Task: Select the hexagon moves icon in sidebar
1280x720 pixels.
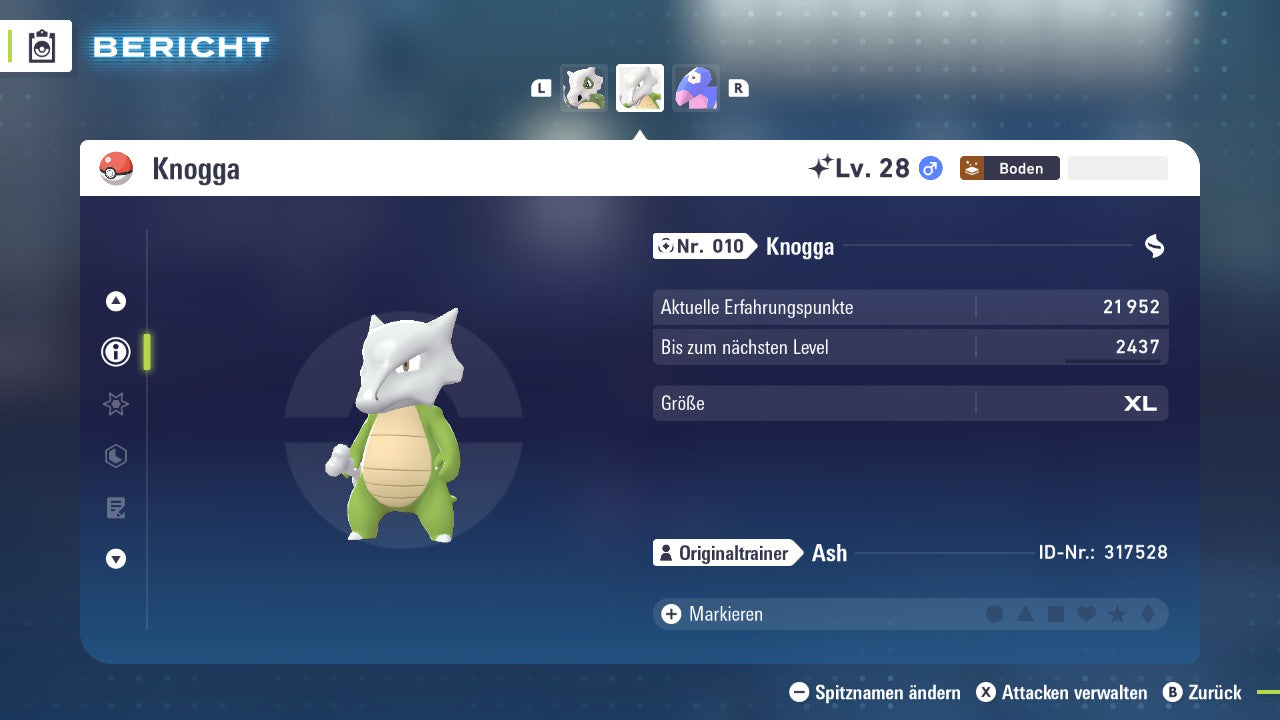Action: tap(115, 456)
